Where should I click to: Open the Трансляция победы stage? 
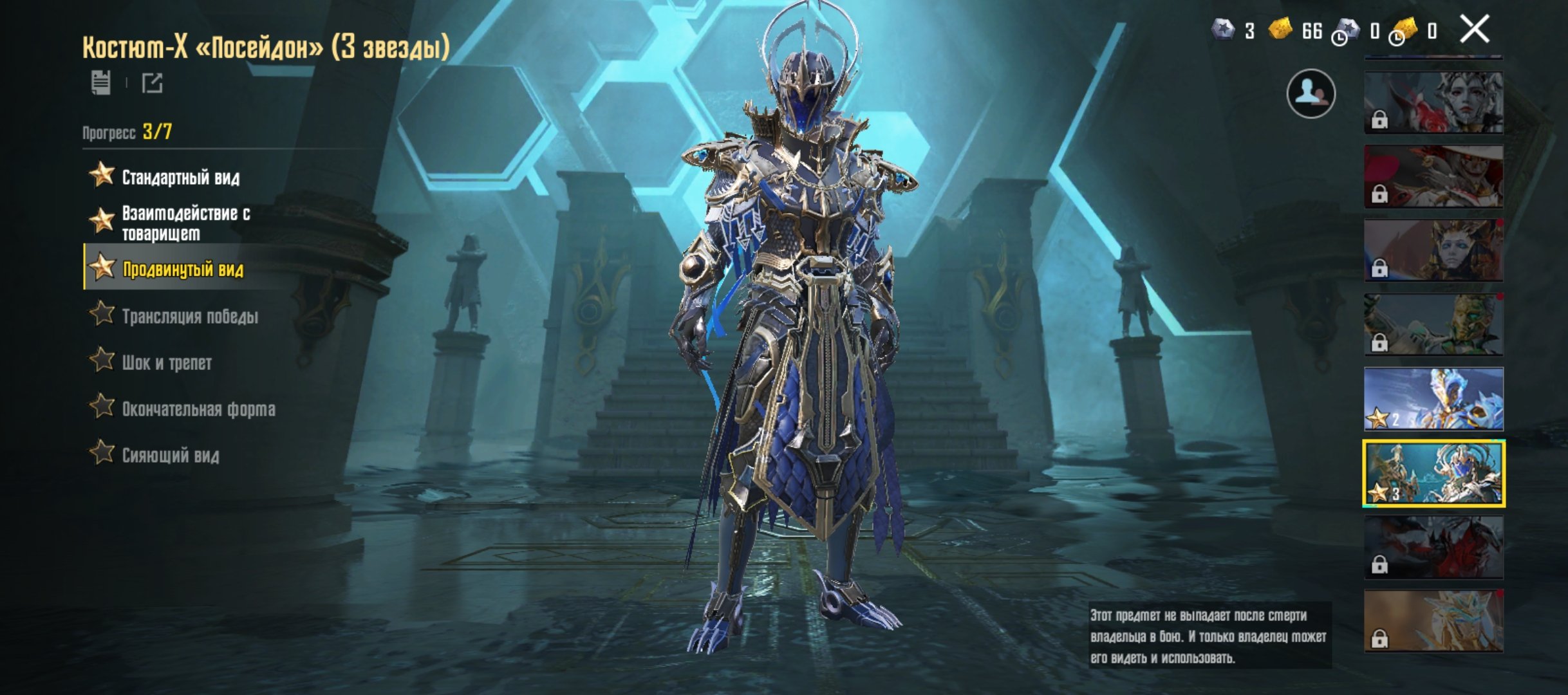click(x=189, y=316)
